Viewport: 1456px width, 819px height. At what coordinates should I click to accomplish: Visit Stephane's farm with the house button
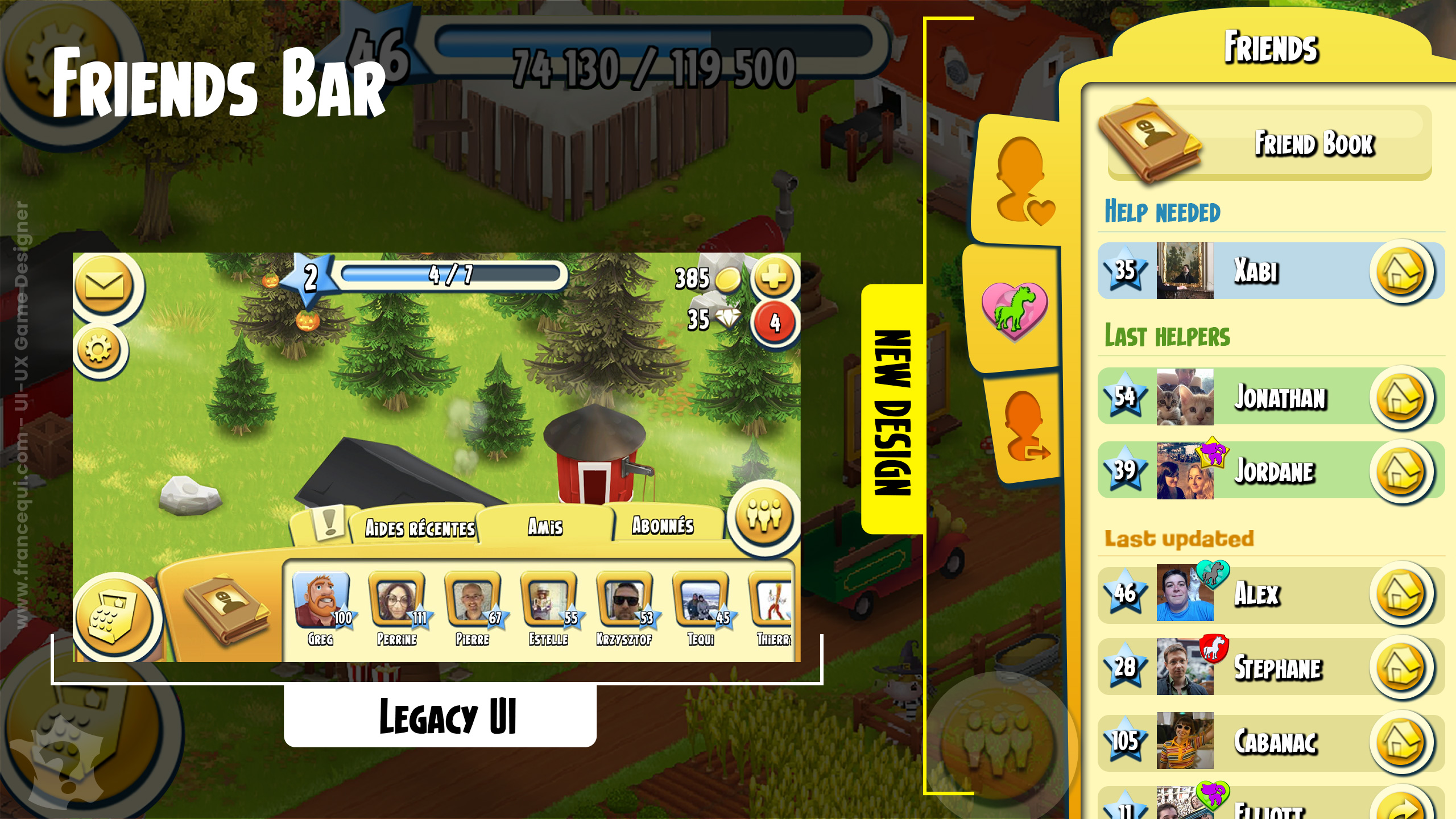click(x=1401, y=668)
